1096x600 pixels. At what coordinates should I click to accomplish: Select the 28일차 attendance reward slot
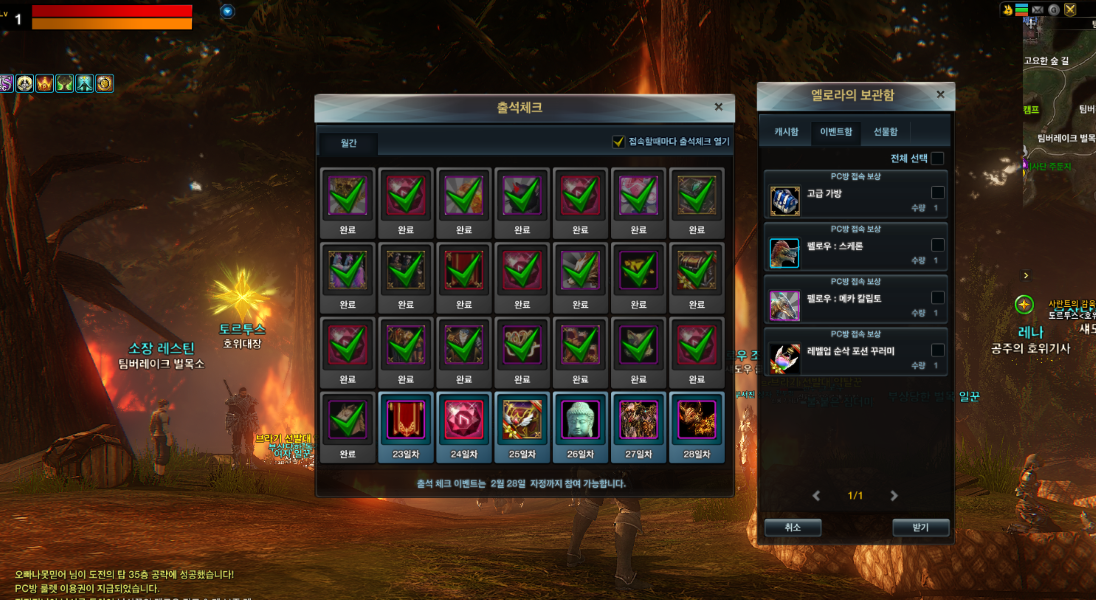tap(696, 421)
